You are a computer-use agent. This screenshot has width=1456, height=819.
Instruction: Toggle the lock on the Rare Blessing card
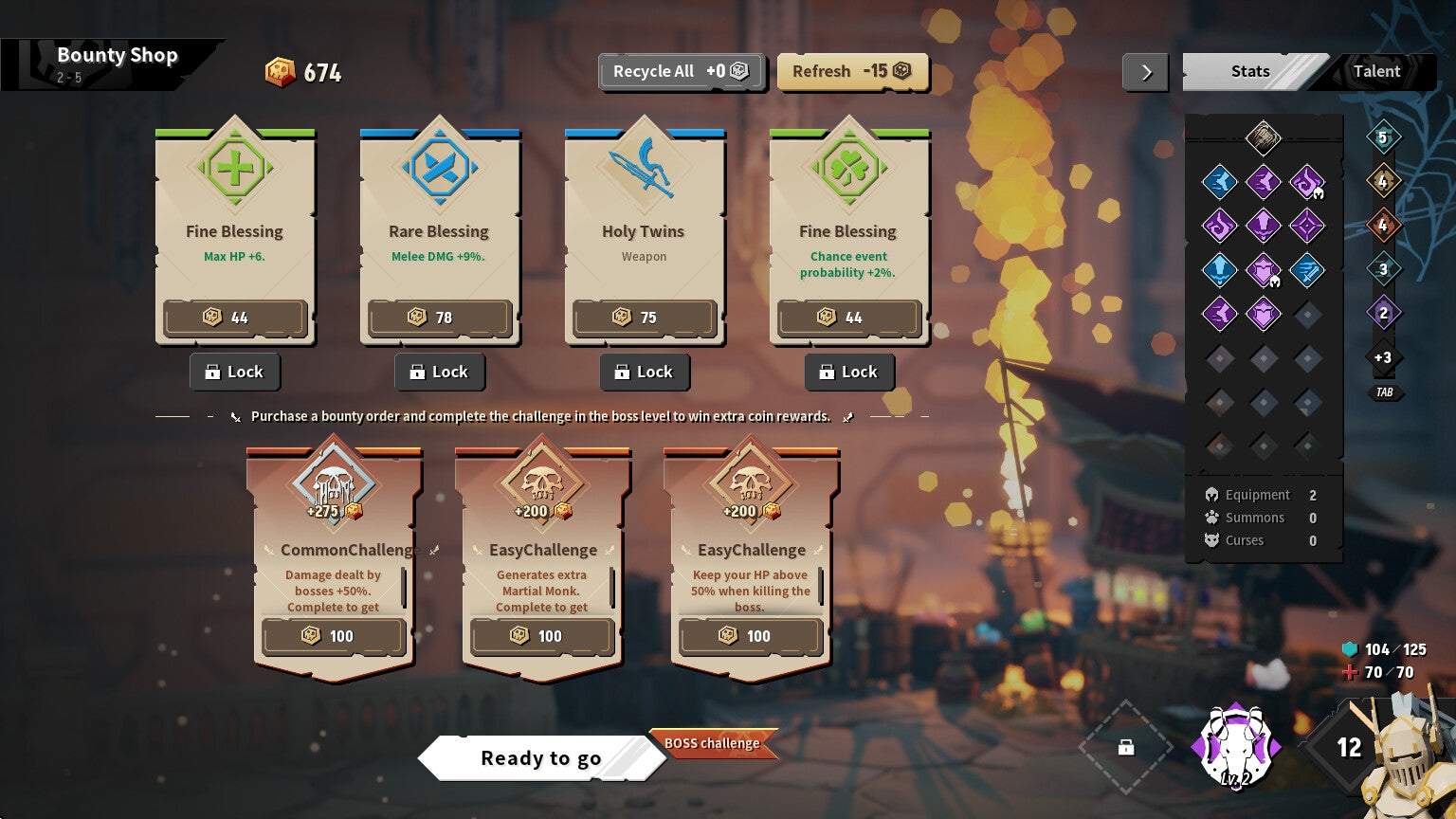click(x=439, y=372)
